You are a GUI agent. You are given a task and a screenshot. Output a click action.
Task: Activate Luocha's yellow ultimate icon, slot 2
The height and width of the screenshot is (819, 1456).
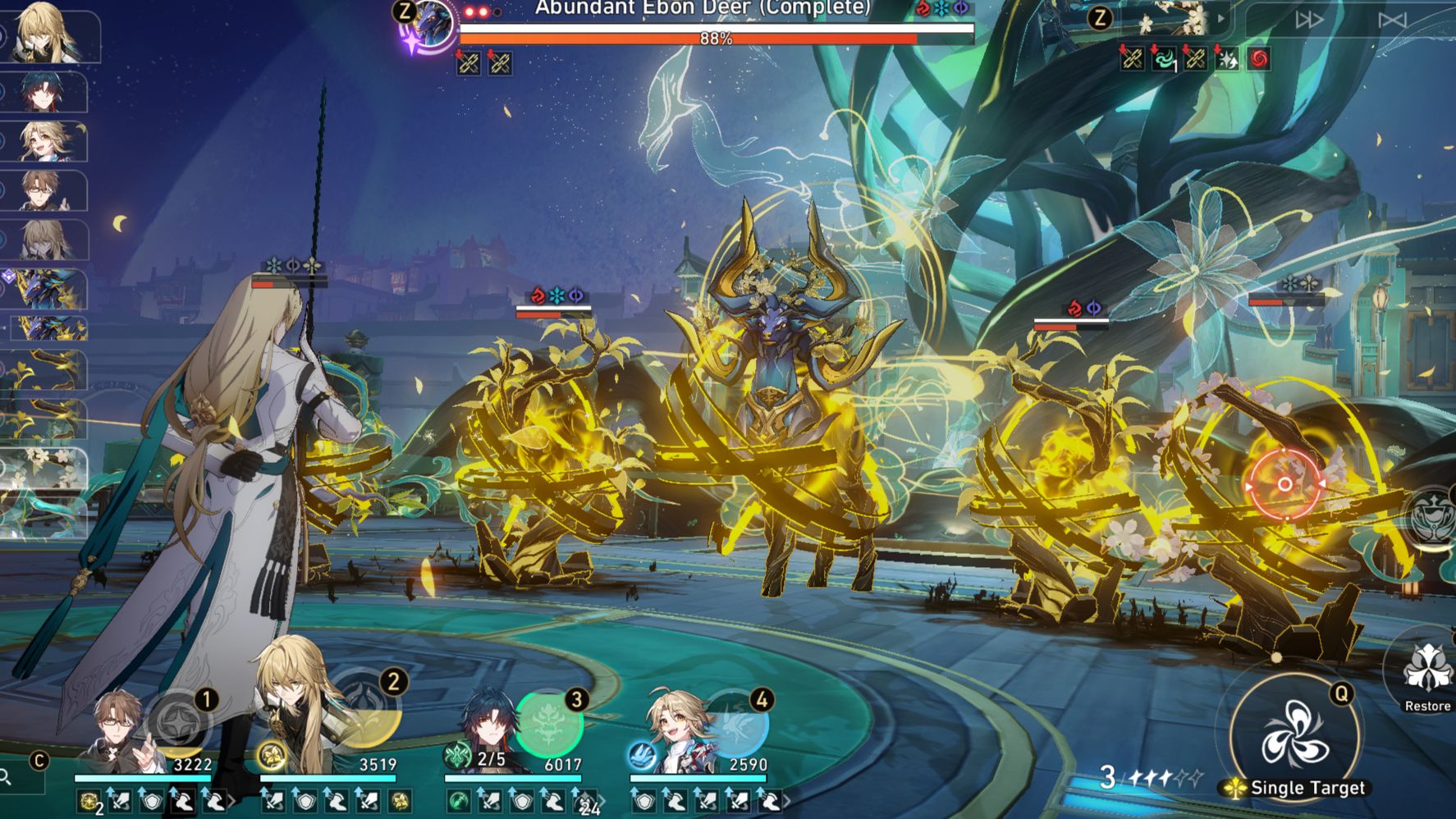pyautogui.click(x=366, y=710)
